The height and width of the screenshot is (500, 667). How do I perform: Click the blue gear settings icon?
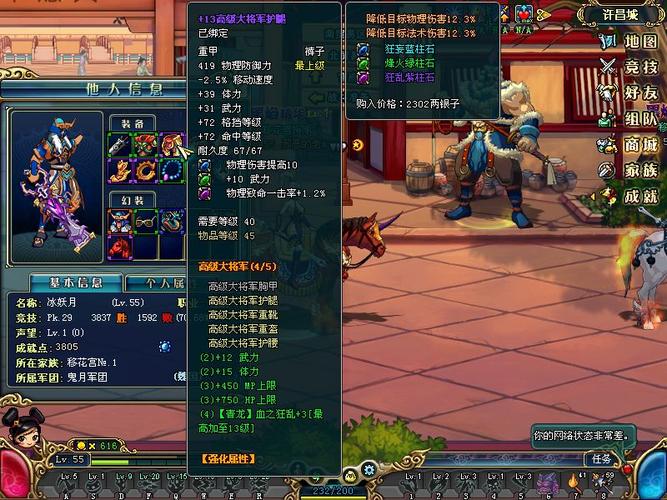[370, 470]
